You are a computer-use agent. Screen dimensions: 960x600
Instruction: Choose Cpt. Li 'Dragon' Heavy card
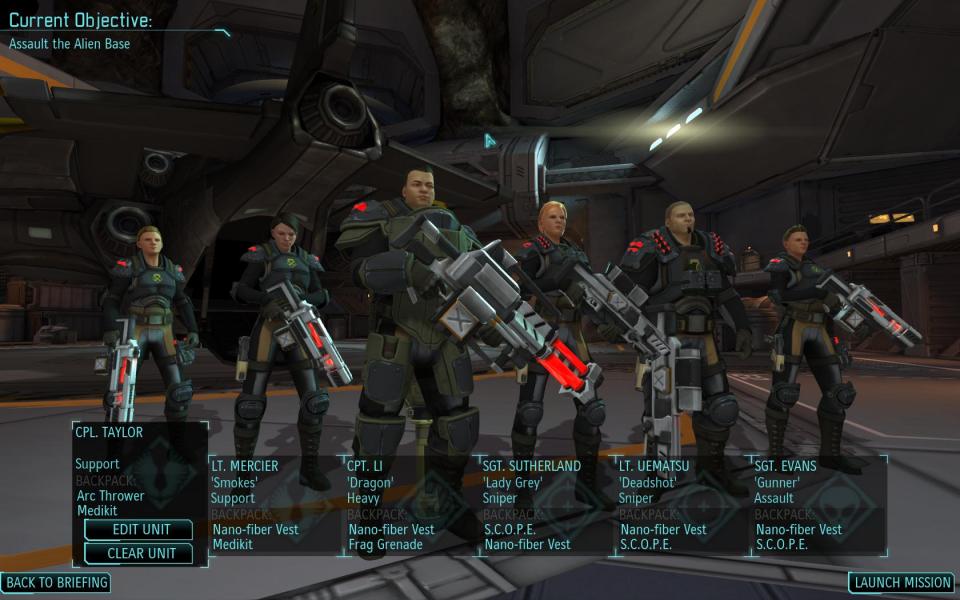point(410,505)
